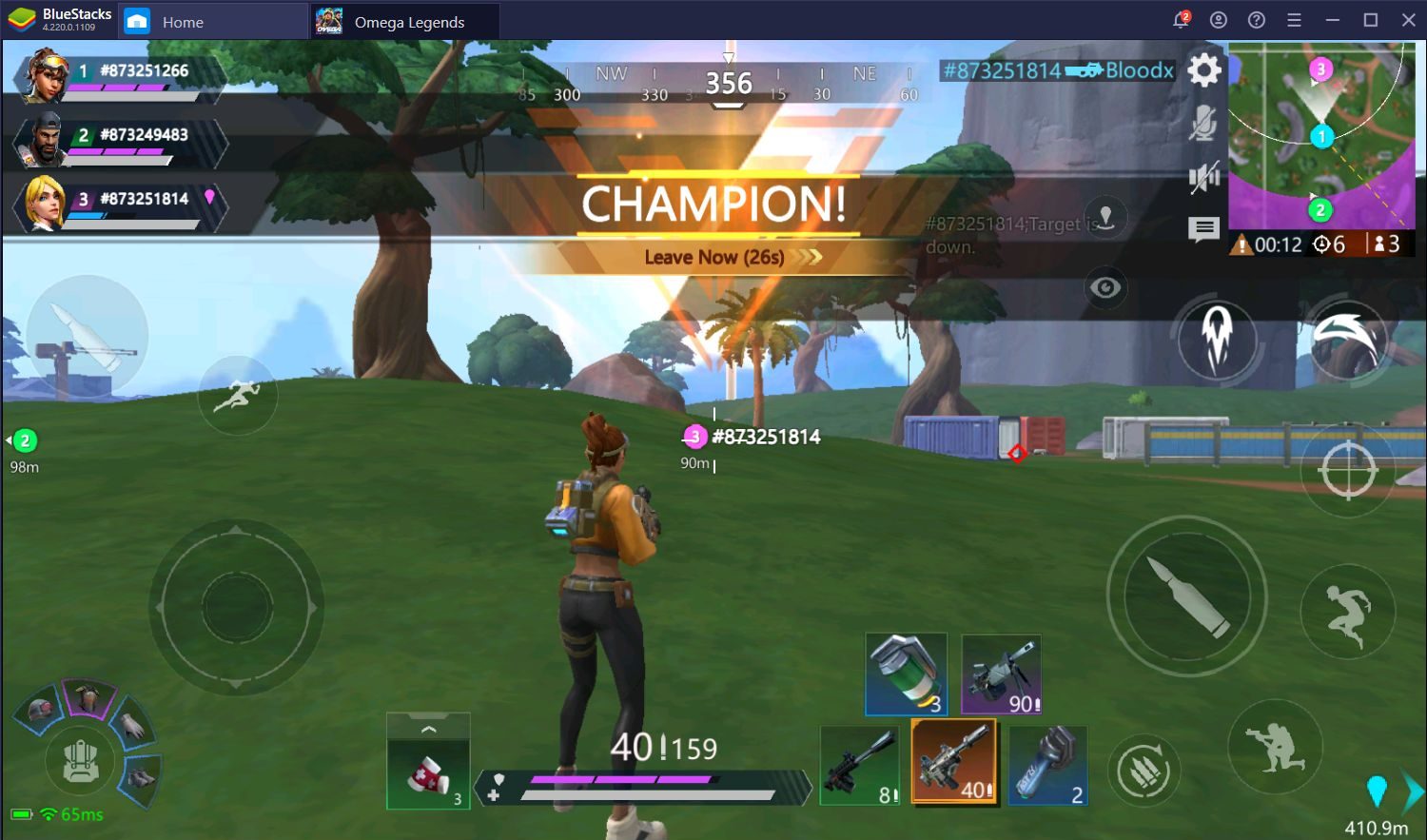
Task: Open the in-game settings gear
Action: 1204,69
